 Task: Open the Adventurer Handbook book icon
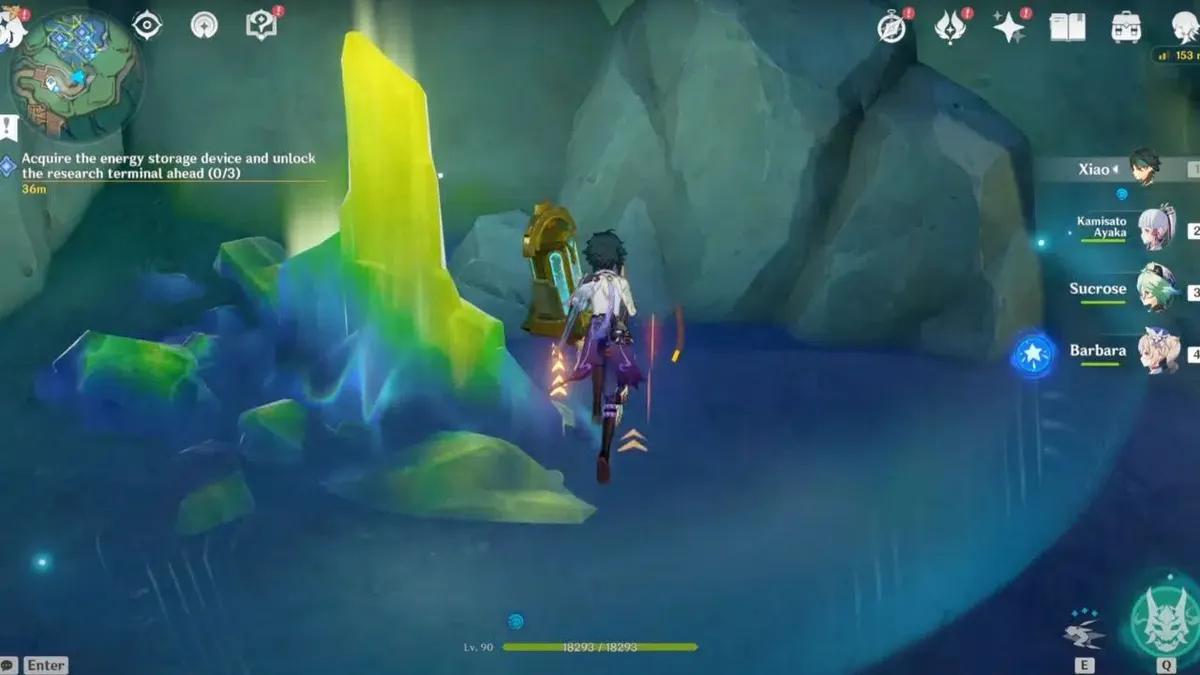1067,27
